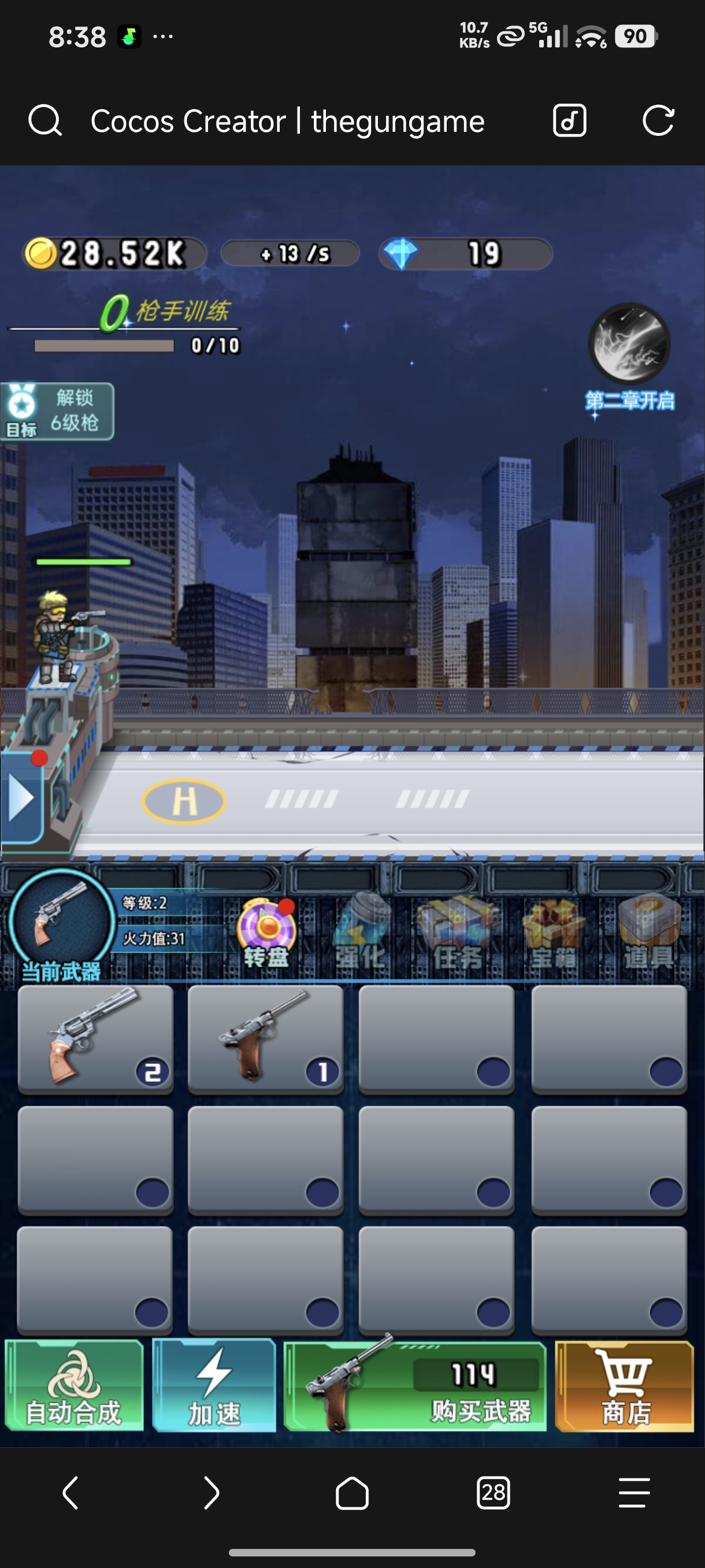The height and width of the screenshot is (1568, 705).
Task: Open the 宝箱 treasure chest menu
Action: [553, 933]
